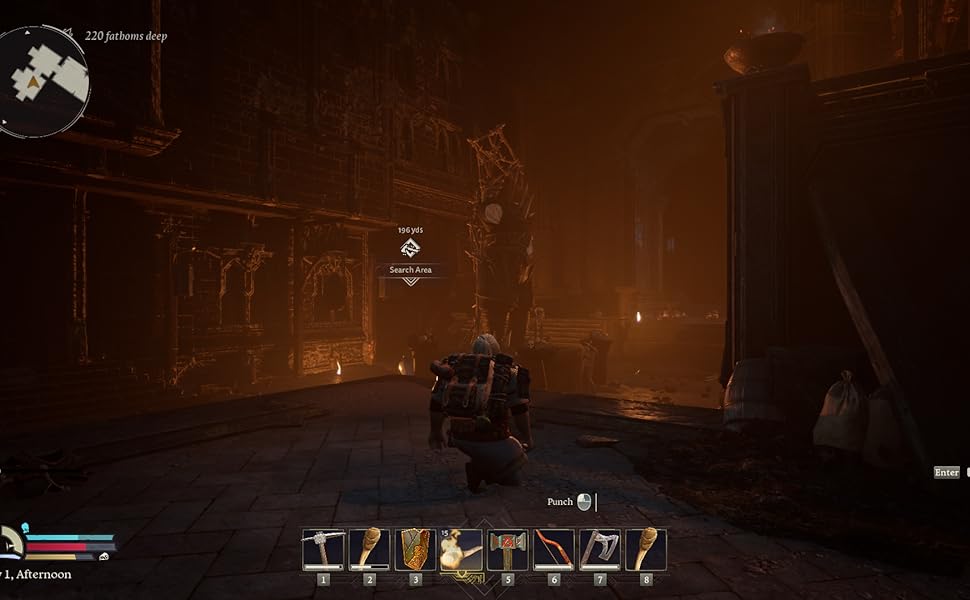Click the Search Area objective marker
Screen dimensions: 970x600
[x=410, y=250]
